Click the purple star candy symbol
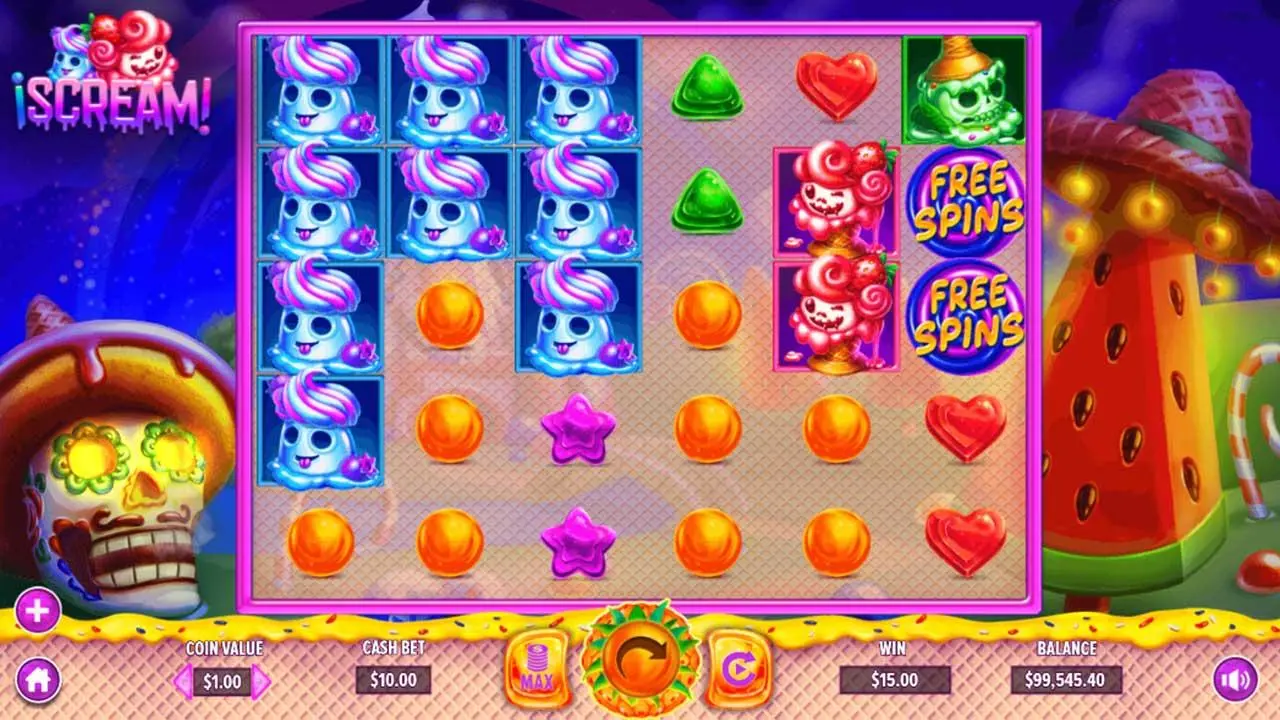Screen dimensions: 1280x720 click(x=578, y=430)
